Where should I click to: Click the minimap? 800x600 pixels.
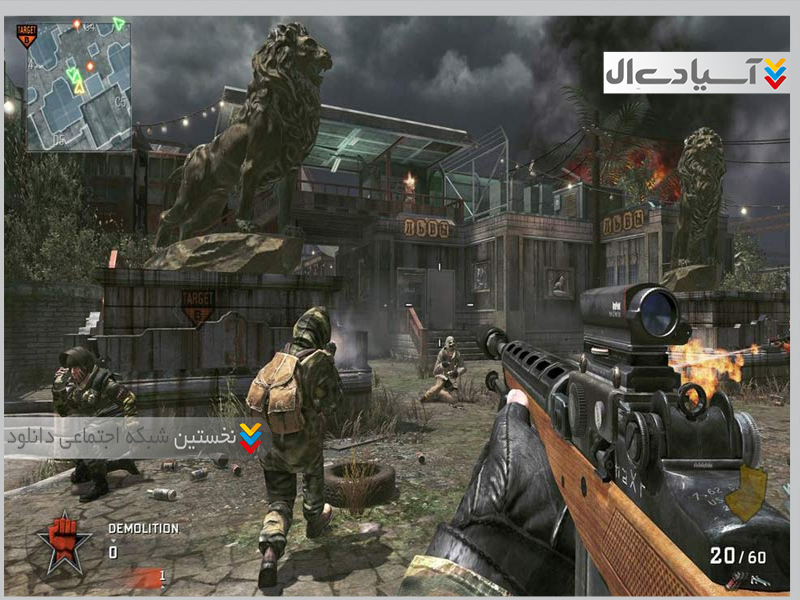coord(79,87)
